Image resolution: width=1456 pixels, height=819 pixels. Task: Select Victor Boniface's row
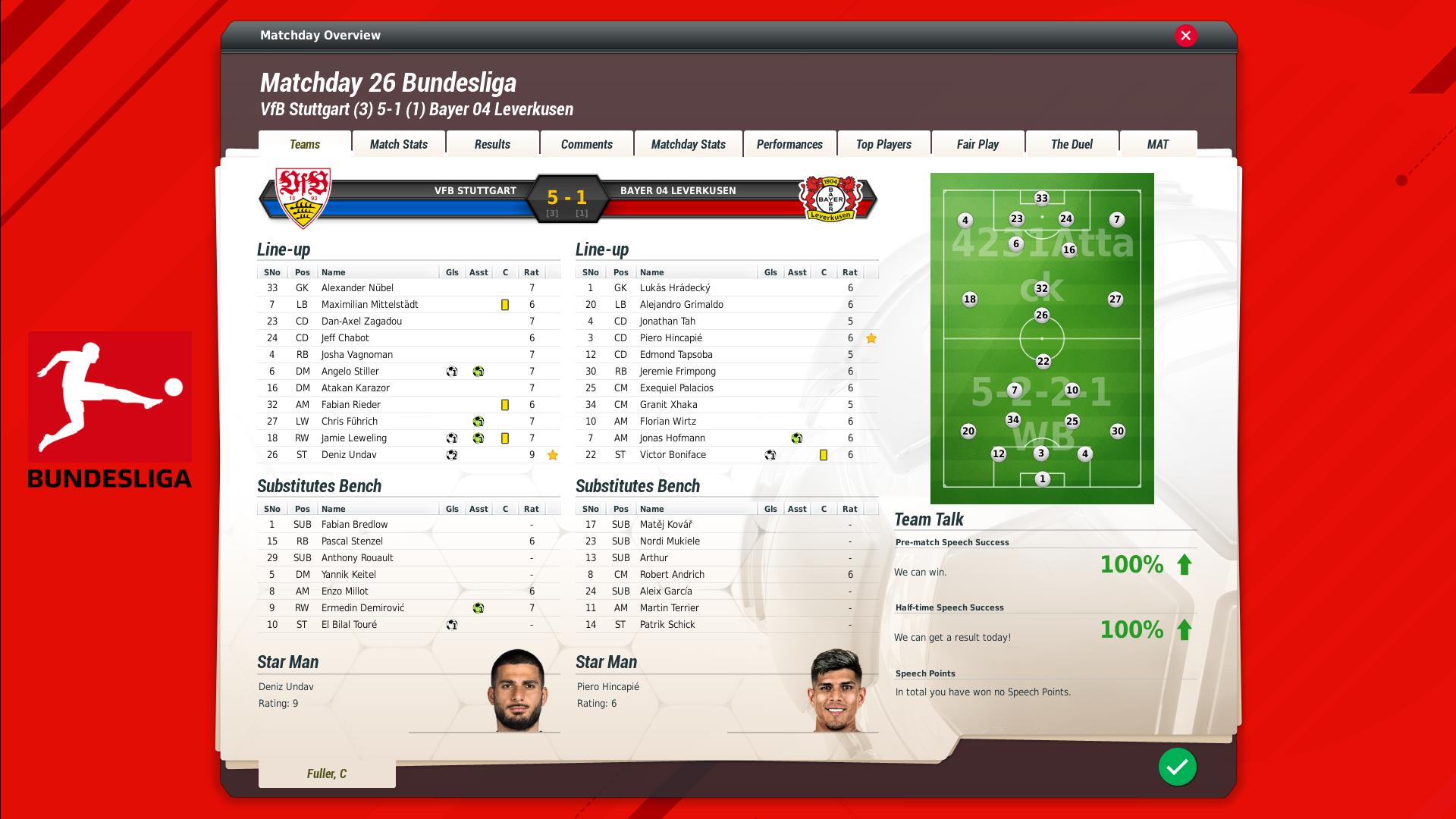673,455
